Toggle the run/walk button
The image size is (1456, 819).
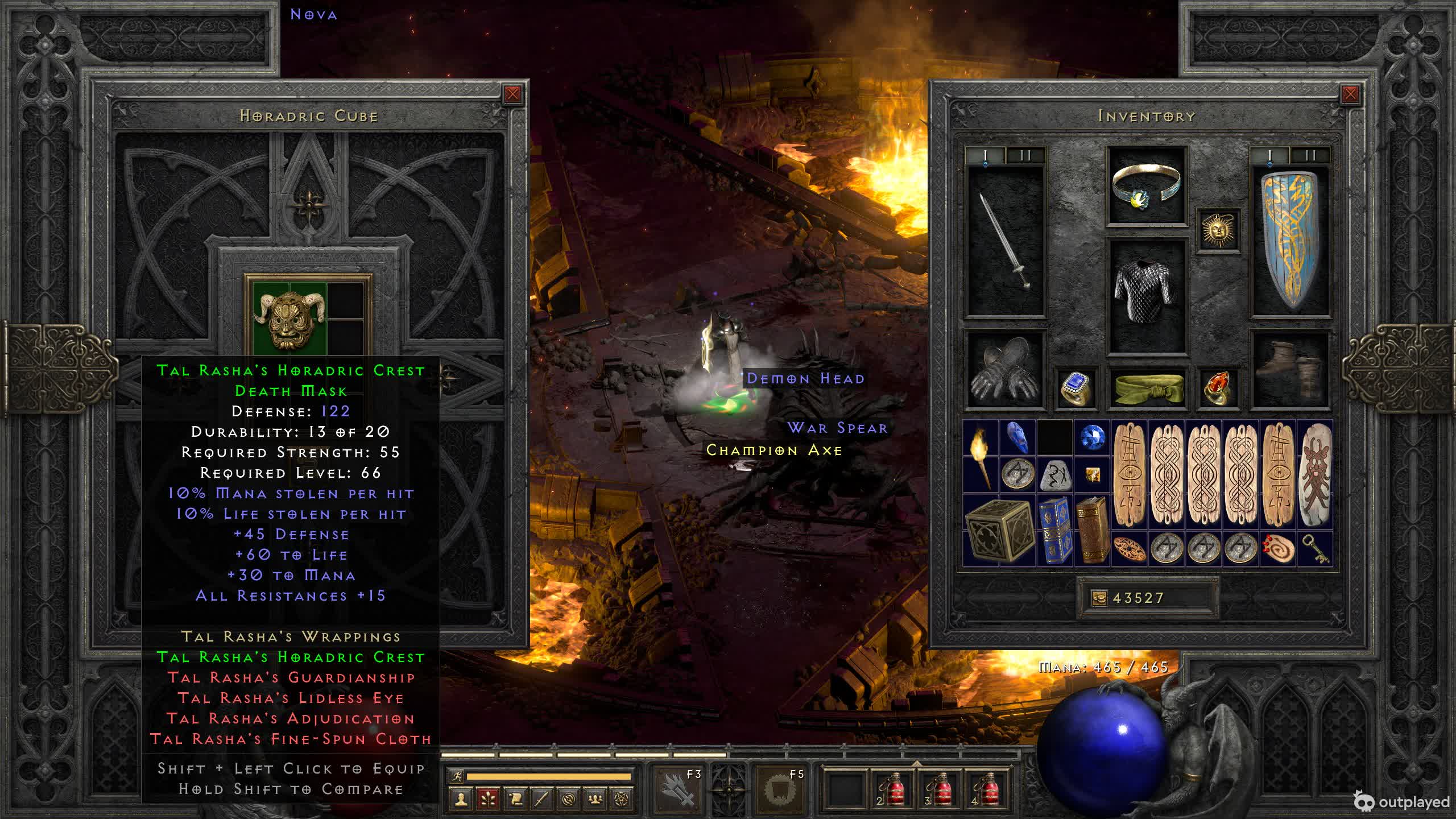click(457, 776)
